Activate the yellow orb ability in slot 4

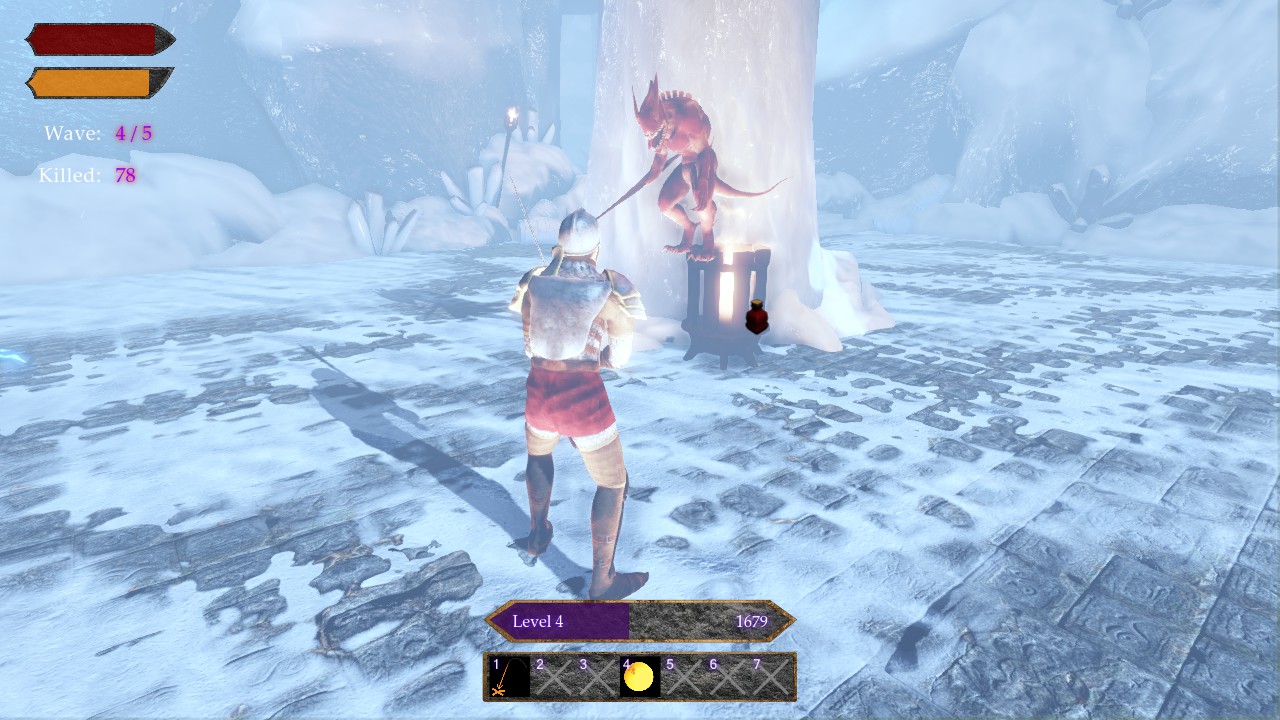pos(639,677)
